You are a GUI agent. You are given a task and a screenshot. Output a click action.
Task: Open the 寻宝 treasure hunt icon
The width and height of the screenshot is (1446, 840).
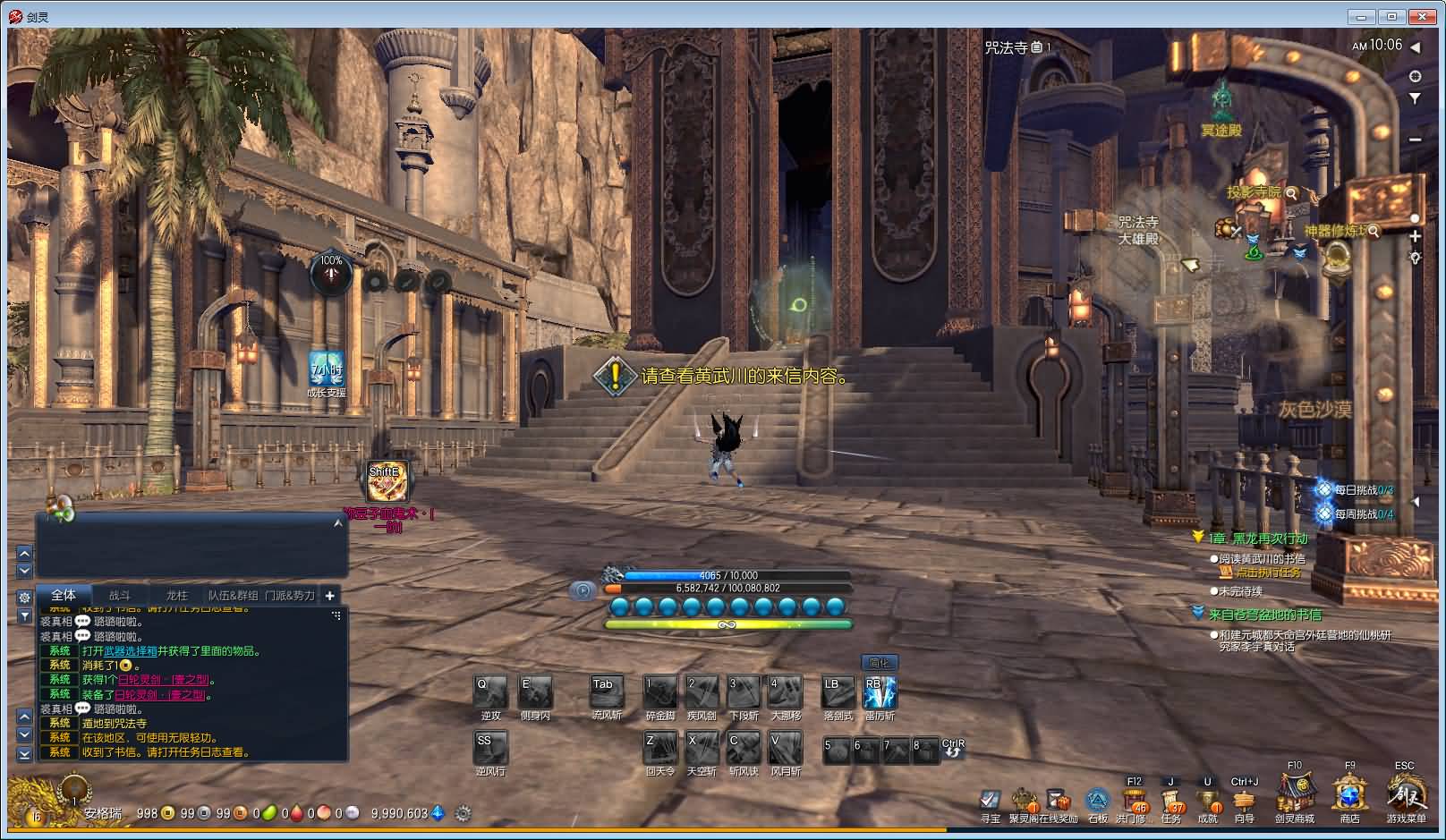point(990,800)
